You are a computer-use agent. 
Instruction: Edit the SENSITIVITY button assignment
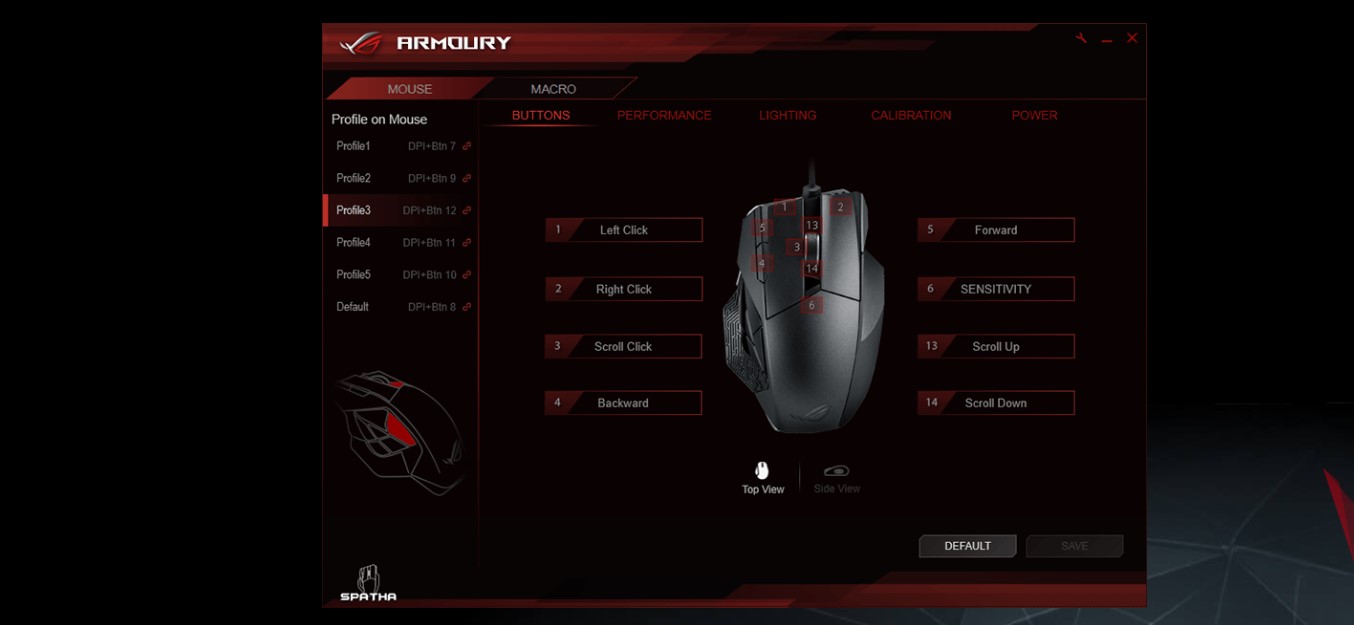pyautogui.click(x=996, y=289)
